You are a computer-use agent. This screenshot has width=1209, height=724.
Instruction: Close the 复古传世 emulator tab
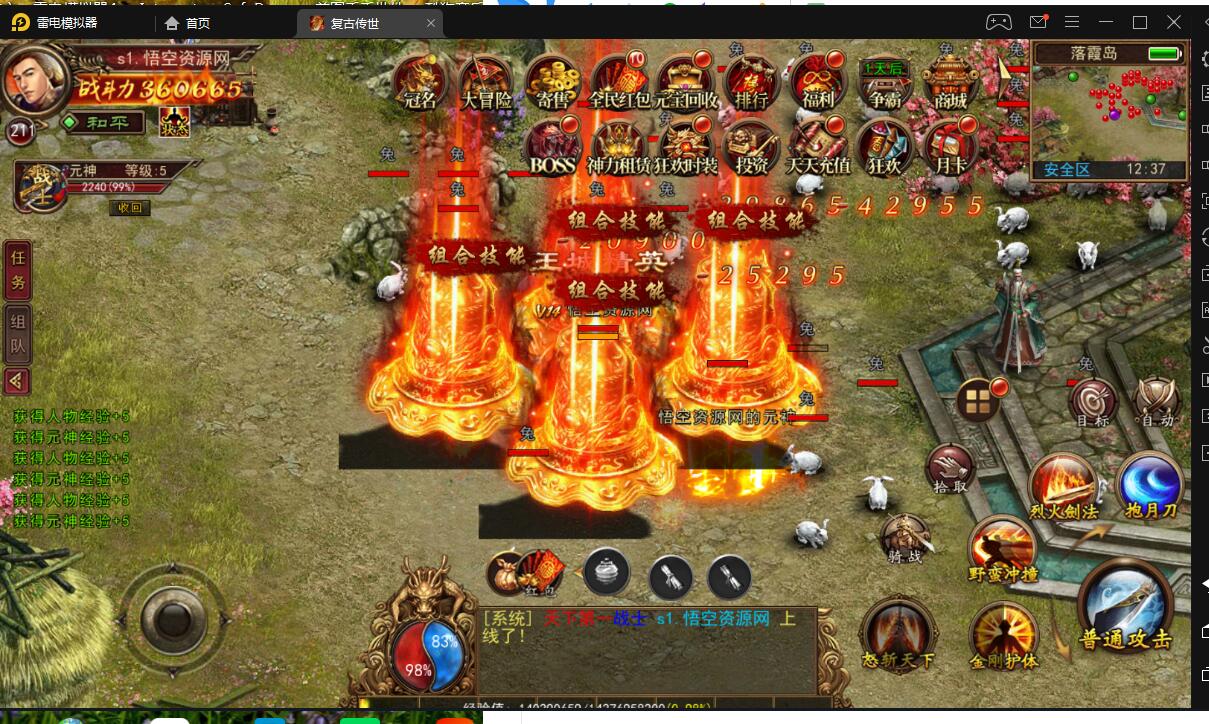click(431, 23)
